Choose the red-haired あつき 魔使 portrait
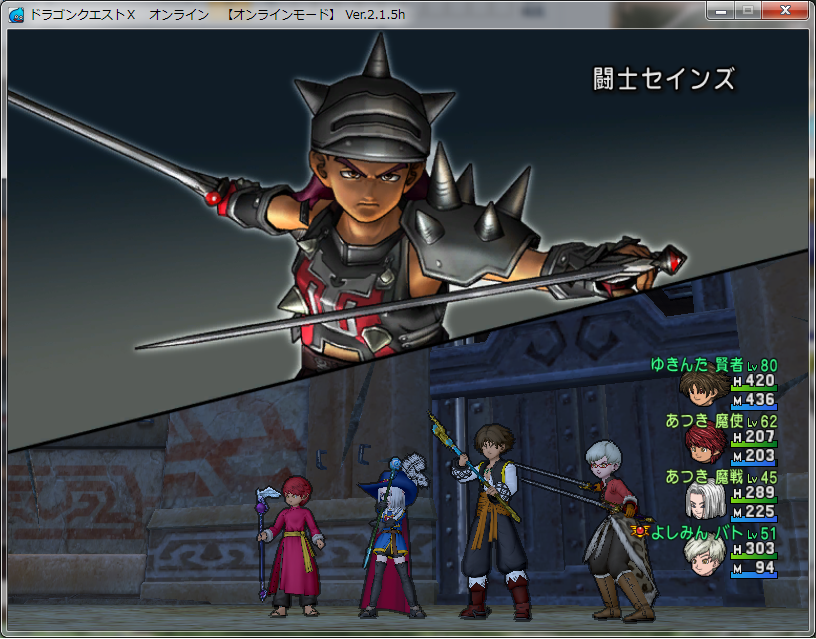 [702, 445]
